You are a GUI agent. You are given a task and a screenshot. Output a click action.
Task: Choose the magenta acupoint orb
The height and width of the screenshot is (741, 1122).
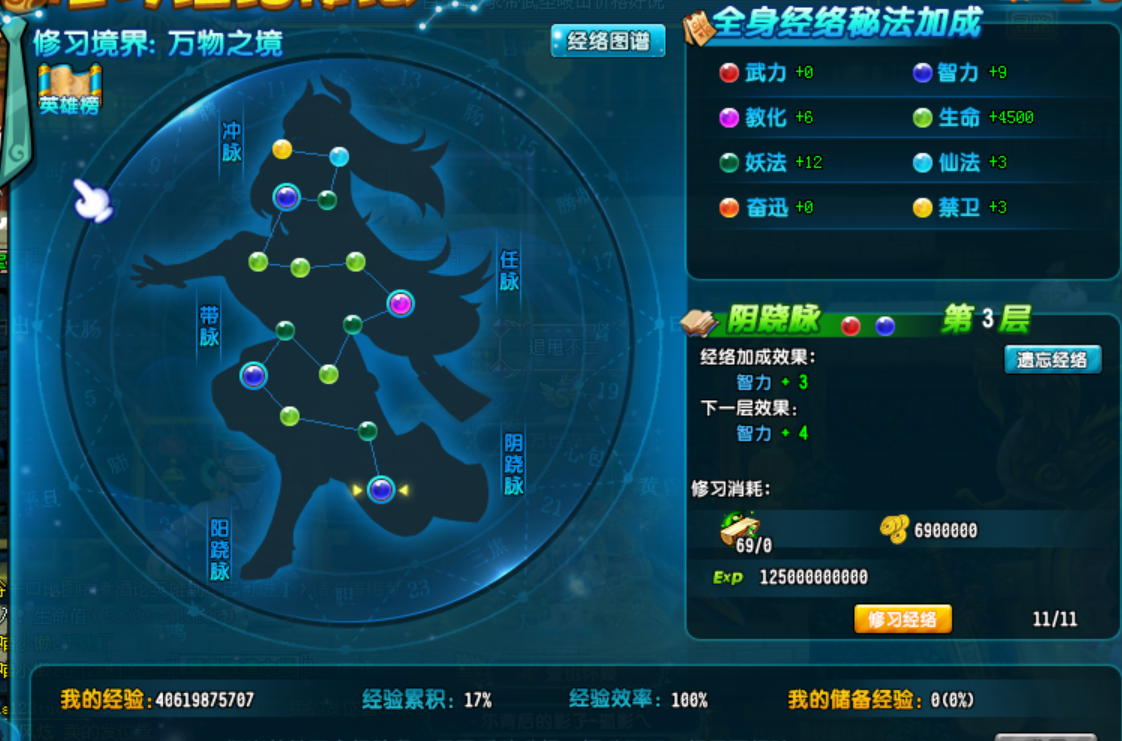pyautogui.click(x=400, y=303)
